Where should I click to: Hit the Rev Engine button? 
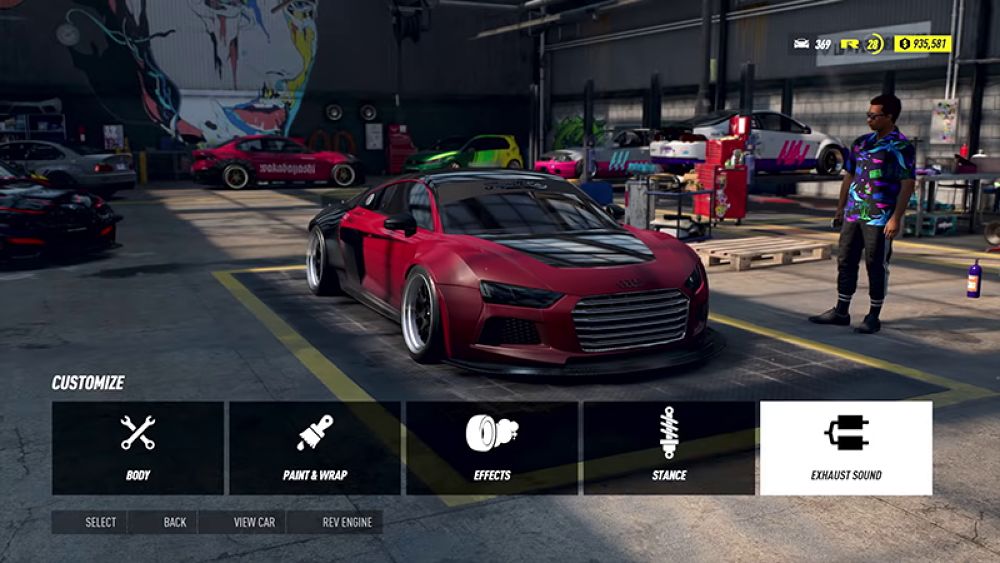point(336,522)
